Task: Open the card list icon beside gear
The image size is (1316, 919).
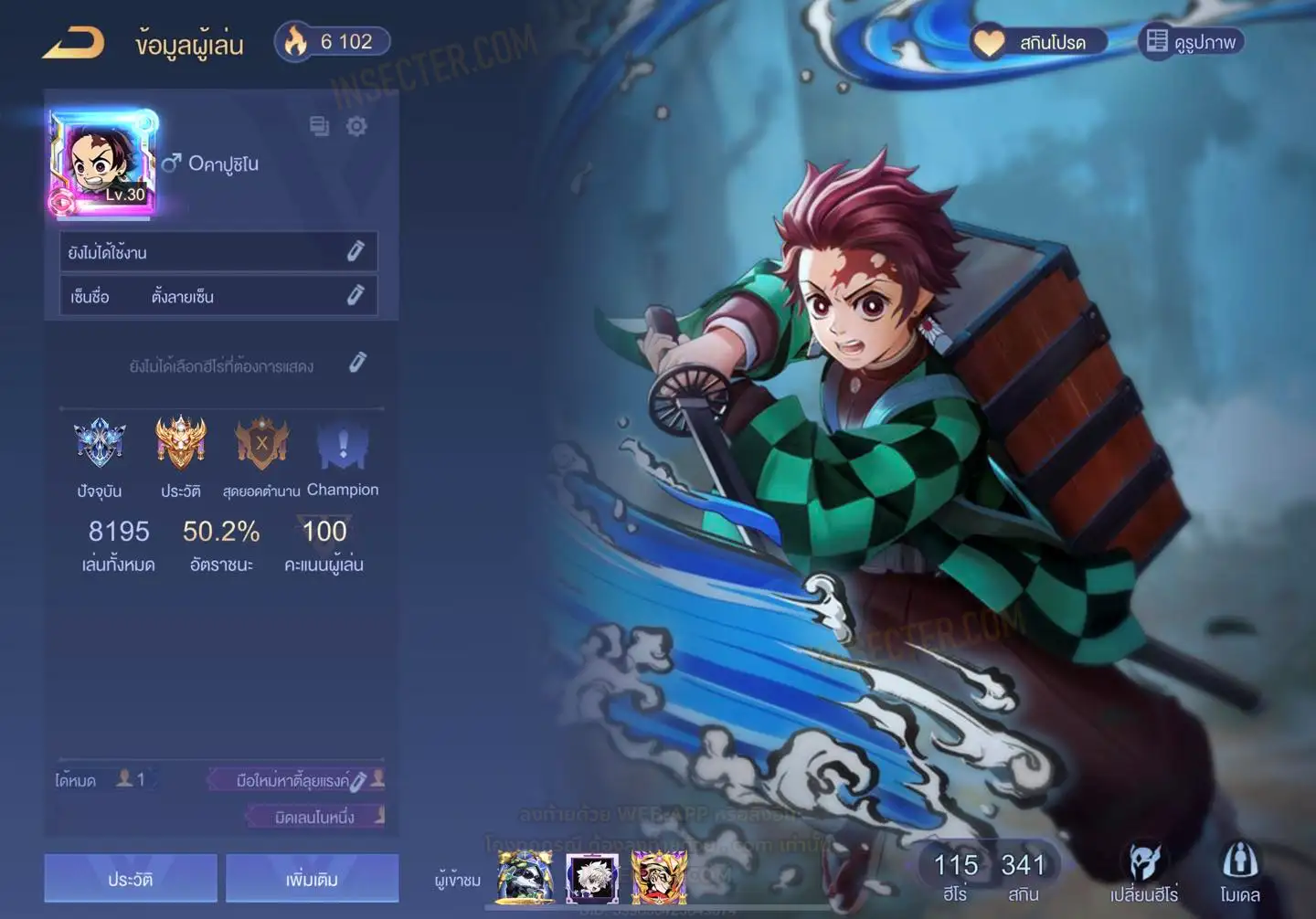Action: point(319,126)
